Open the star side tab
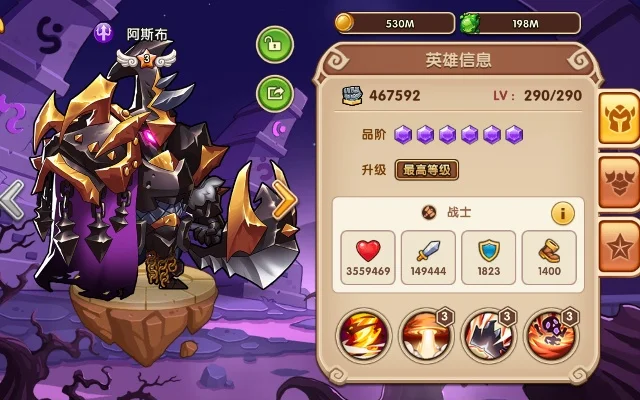The width and height of the screenshot is (640, 400). coord(619,246)
